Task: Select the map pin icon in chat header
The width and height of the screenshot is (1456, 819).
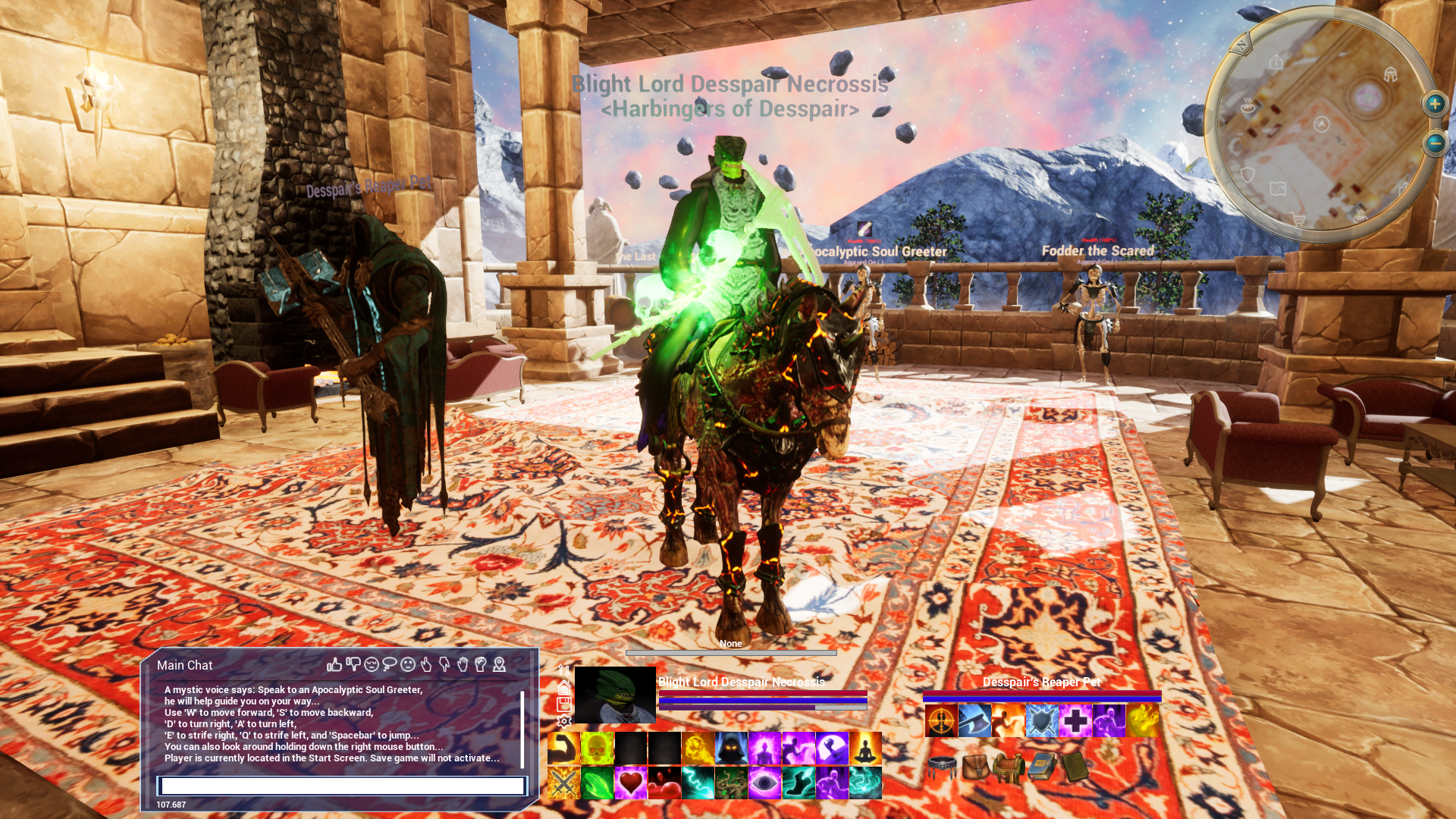Action: point(499,665)
